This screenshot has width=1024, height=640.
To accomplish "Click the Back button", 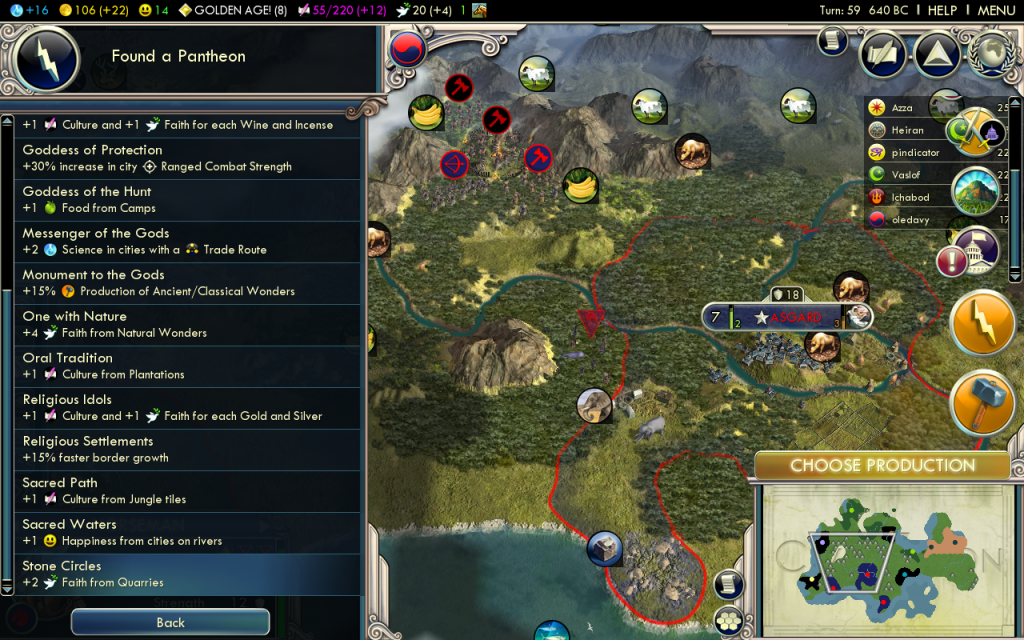I will [x=170, y=622].
